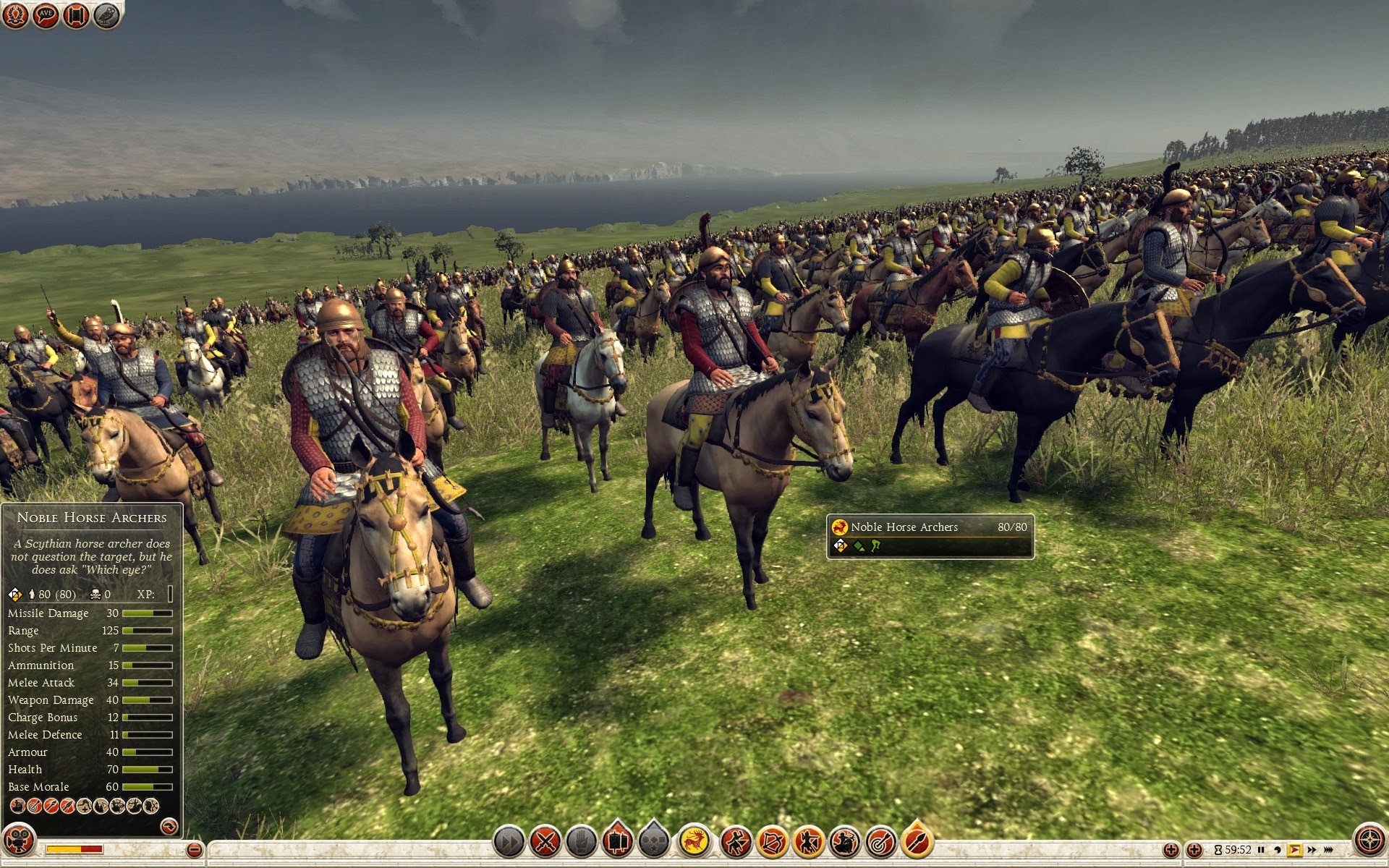Open the formation shapes button
The width and height of the screenshot is (1389, 868).
tap(653, 842)
